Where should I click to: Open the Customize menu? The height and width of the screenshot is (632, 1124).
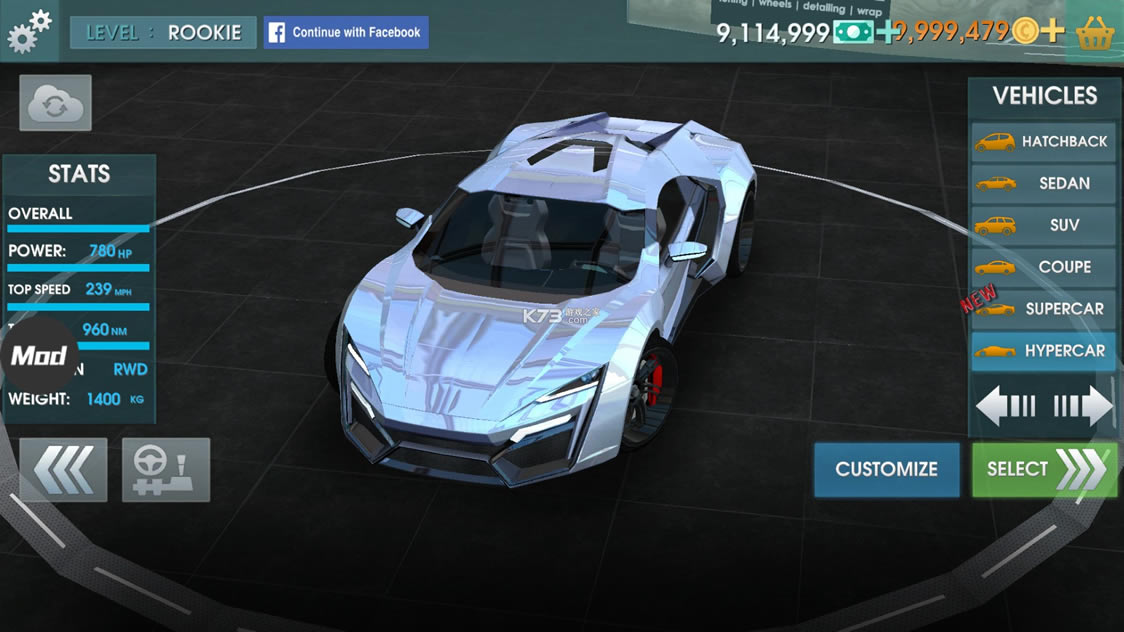(886, 469)
